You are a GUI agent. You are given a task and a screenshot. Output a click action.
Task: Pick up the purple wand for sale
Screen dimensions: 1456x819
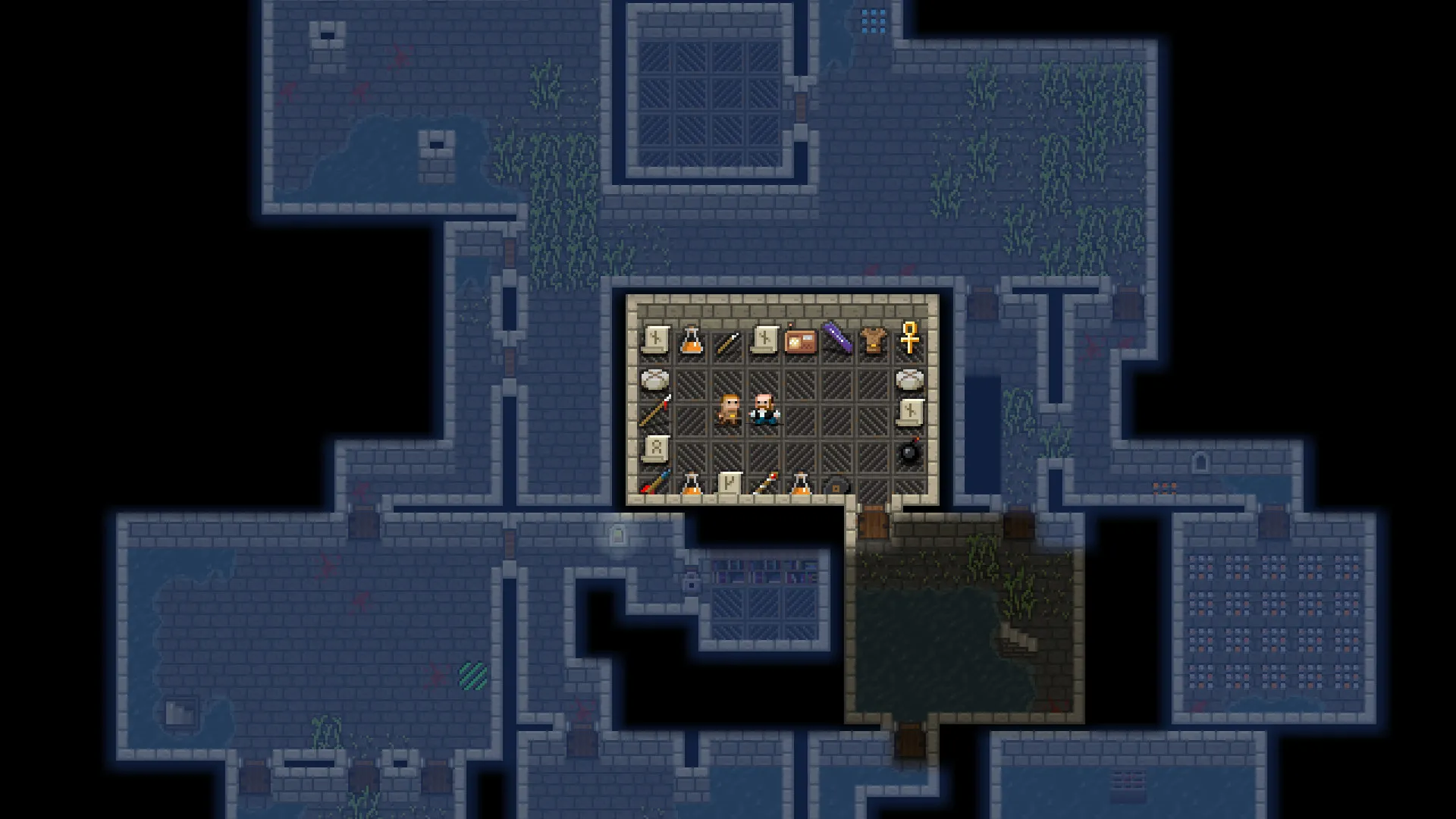[x=836, y=337]
